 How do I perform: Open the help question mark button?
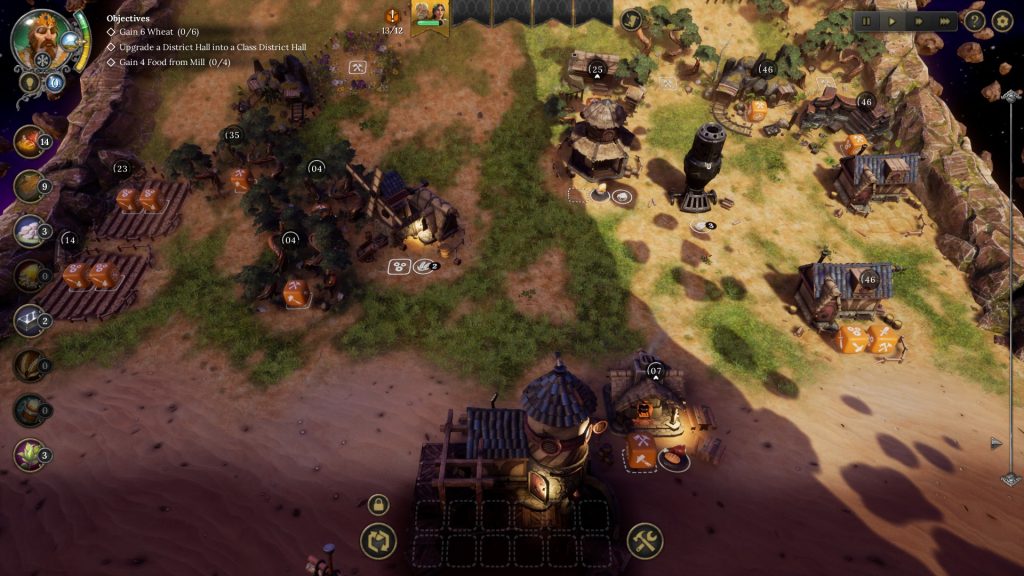click(x=975, y=20)
